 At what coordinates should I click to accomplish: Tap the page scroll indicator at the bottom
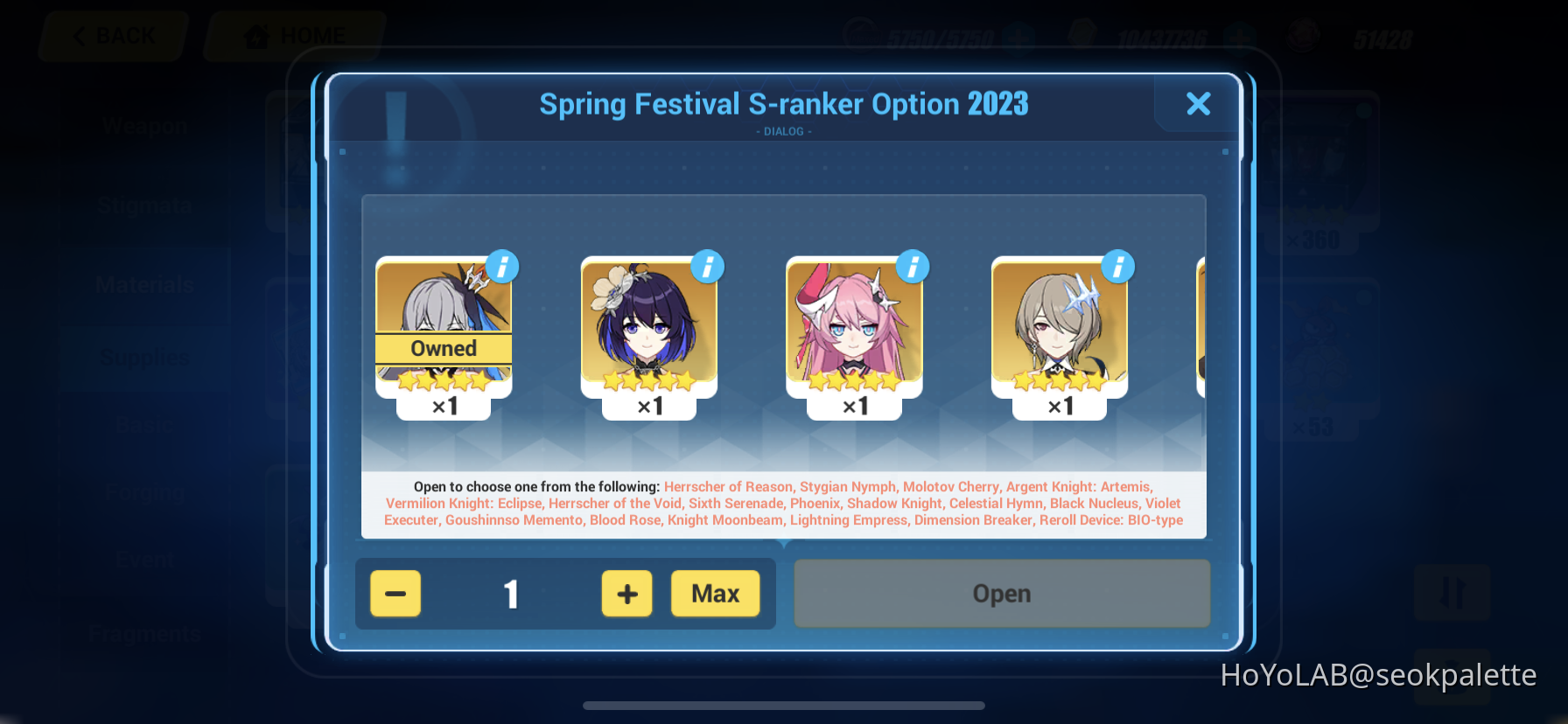pyautogui.click(x=784, y=706)
